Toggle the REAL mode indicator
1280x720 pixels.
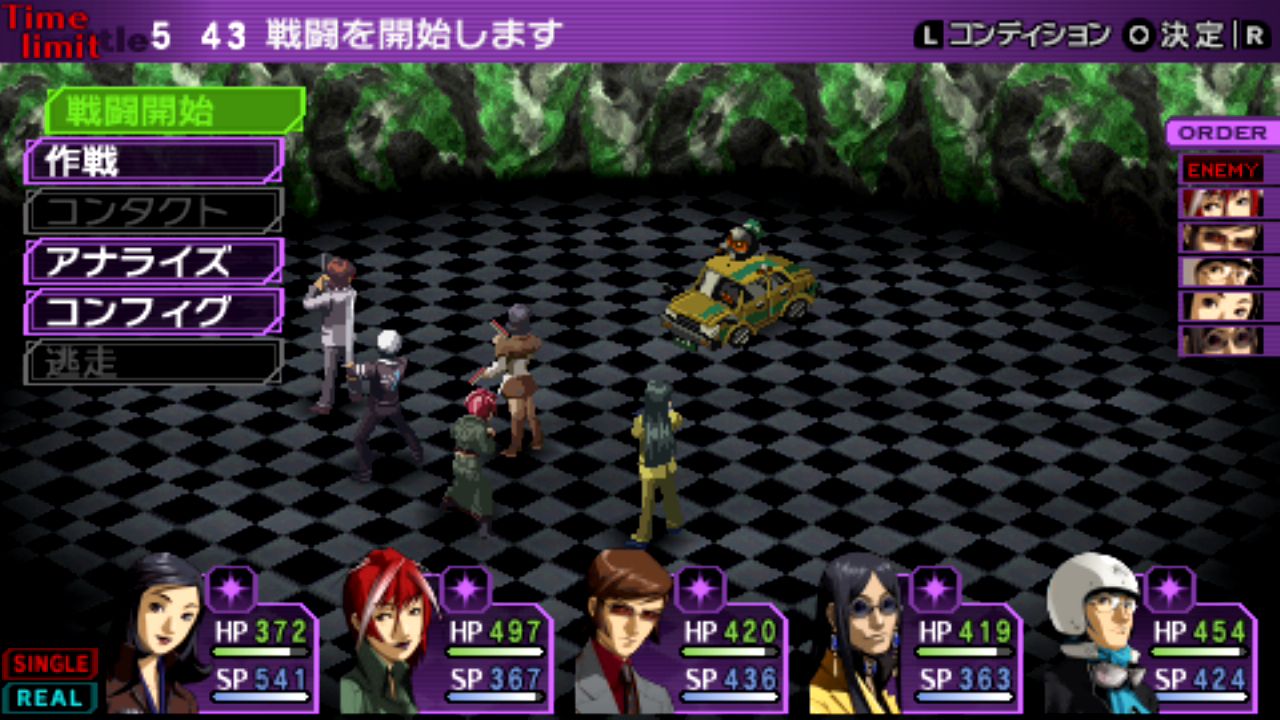50,698
